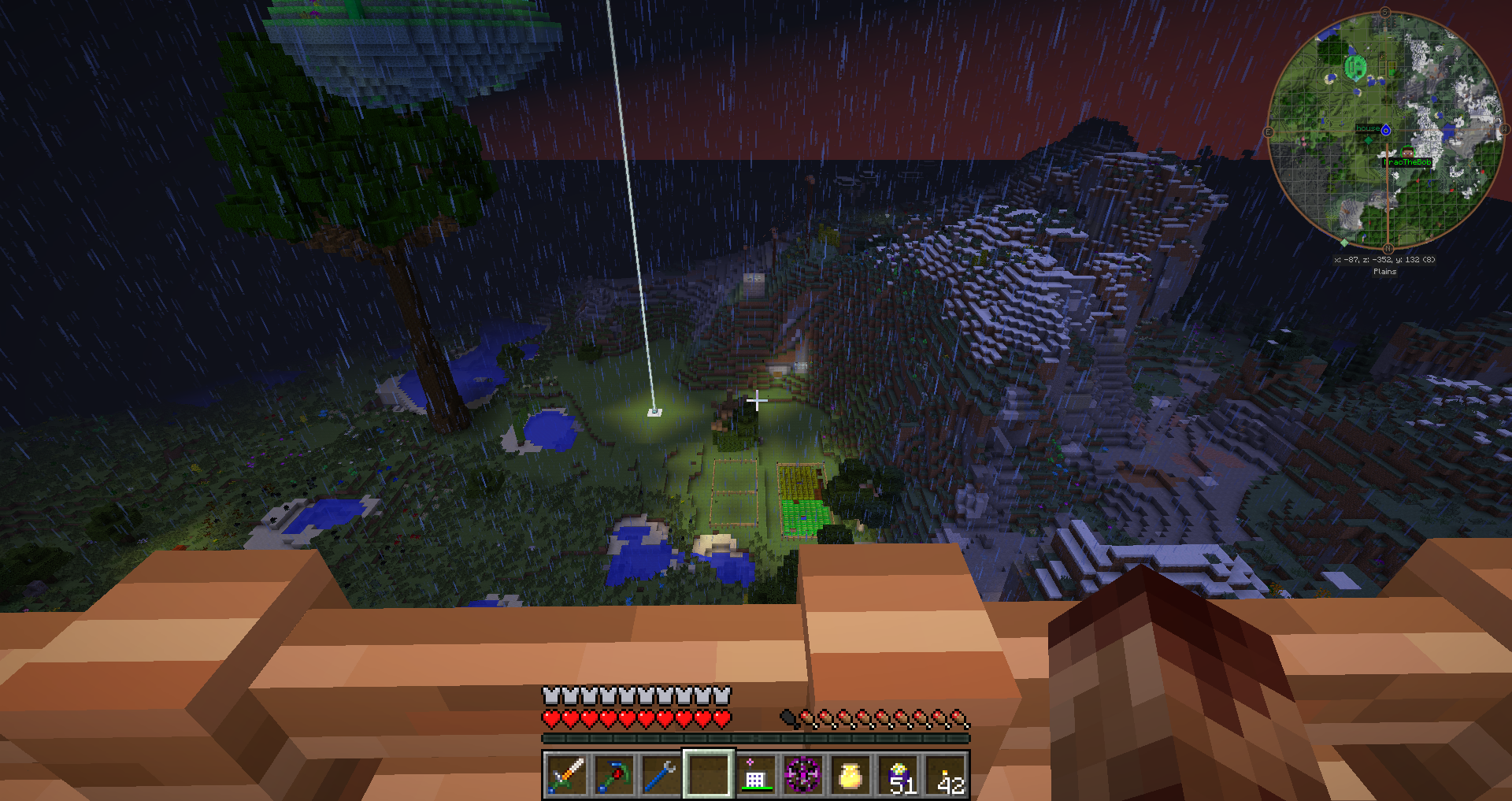
Task: Click the player head marker on the minimap
Action: click(x=1407, y=153)
